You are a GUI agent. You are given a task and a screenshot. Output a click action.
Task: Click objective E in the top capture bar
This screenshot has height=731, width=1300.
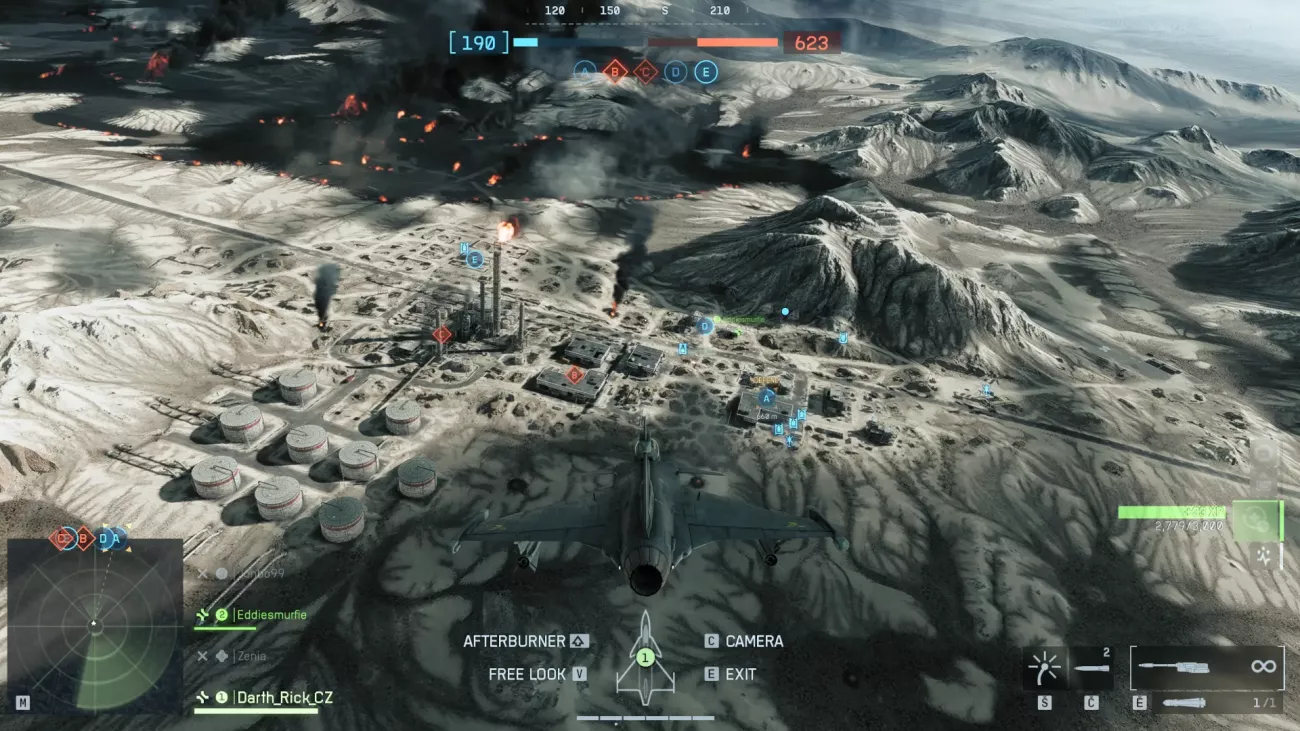706,71
